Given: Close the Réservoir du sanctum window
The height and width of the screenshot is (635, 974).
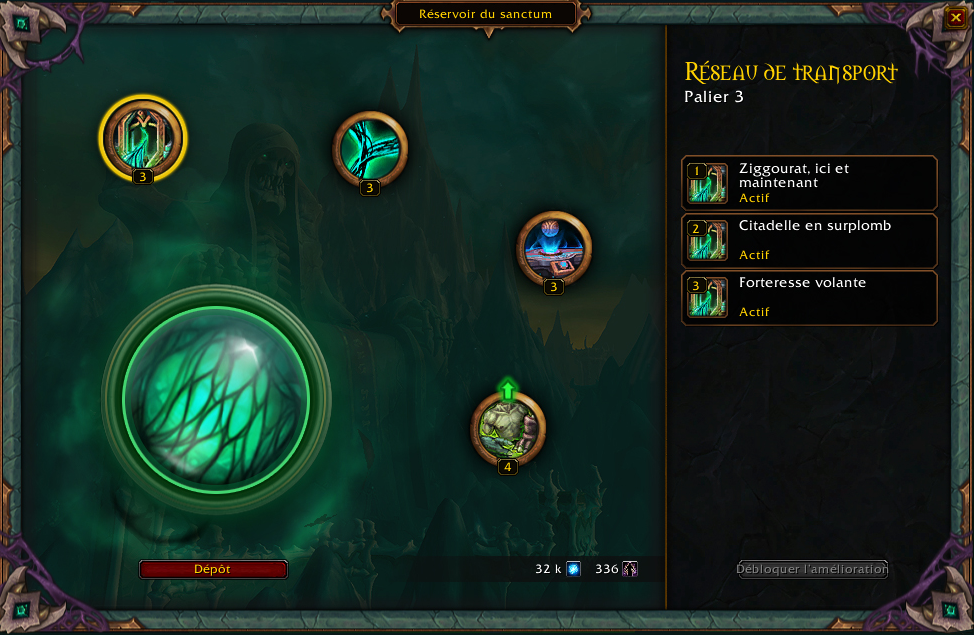Looking at the screenshot, I should pyautogui.click(x=955, y=18).
